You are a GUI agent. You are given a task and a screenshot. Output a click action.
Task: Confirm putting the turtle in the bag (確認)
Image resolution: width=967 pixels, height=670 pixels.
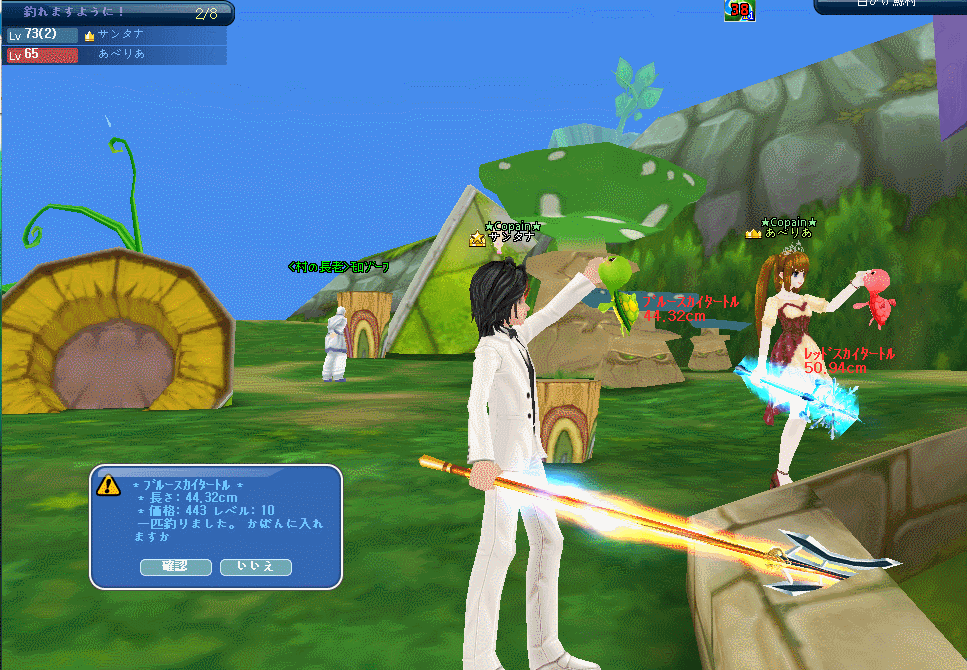[174, 567]
